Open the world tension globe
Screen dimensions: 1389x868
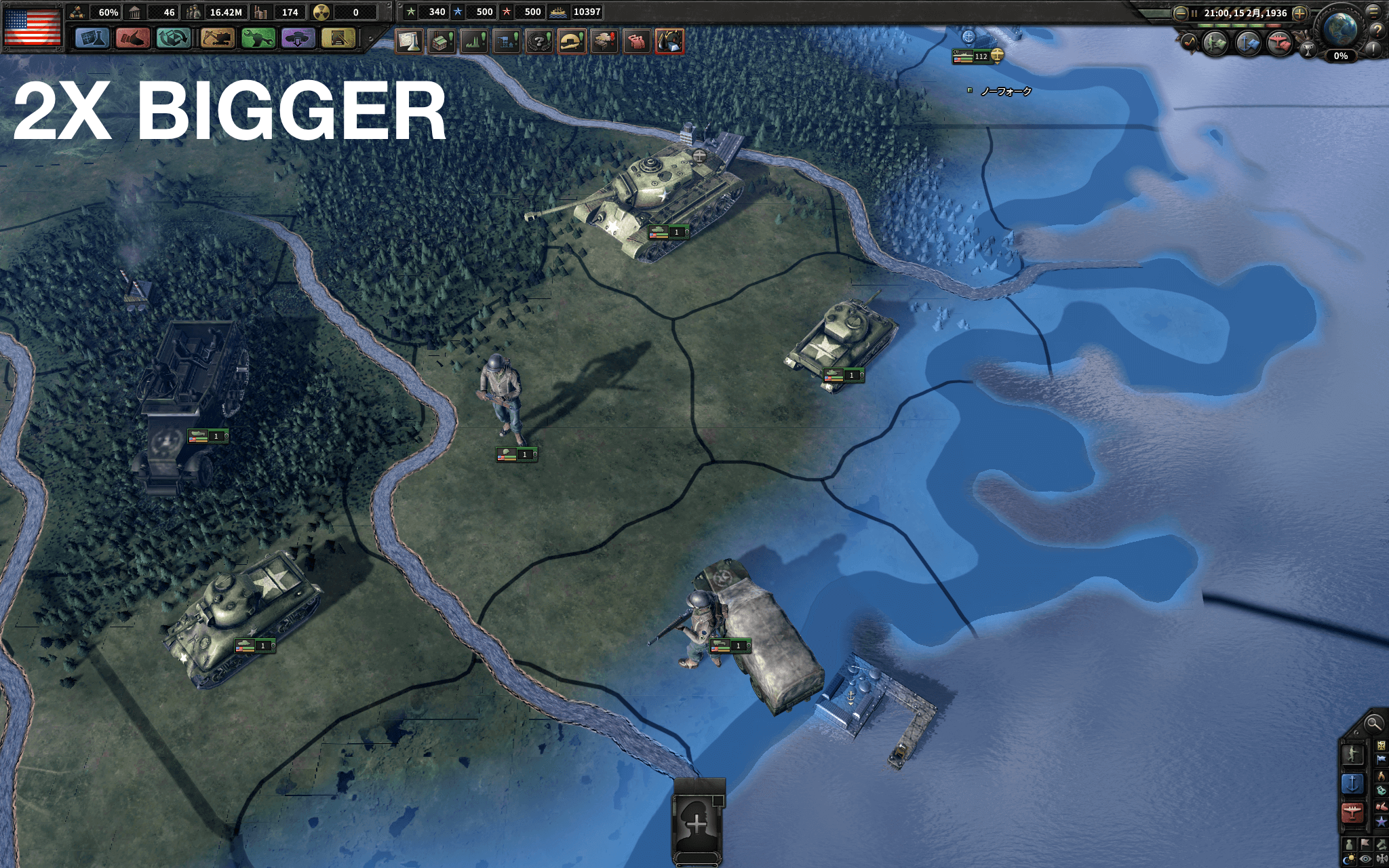tap(1341, 28)
